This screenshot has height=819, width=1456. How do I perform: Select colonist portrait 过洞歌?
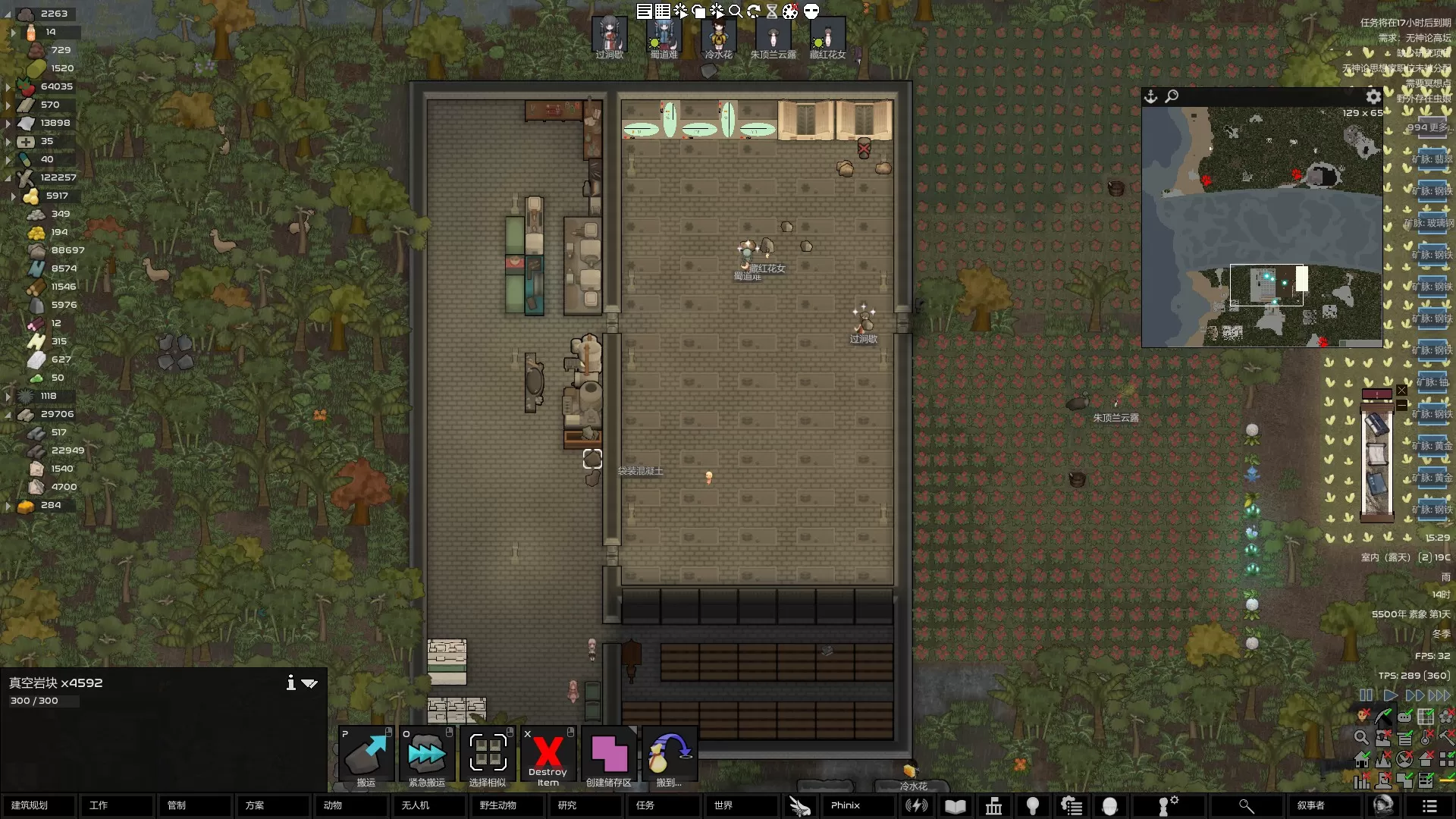coord(610,37)
